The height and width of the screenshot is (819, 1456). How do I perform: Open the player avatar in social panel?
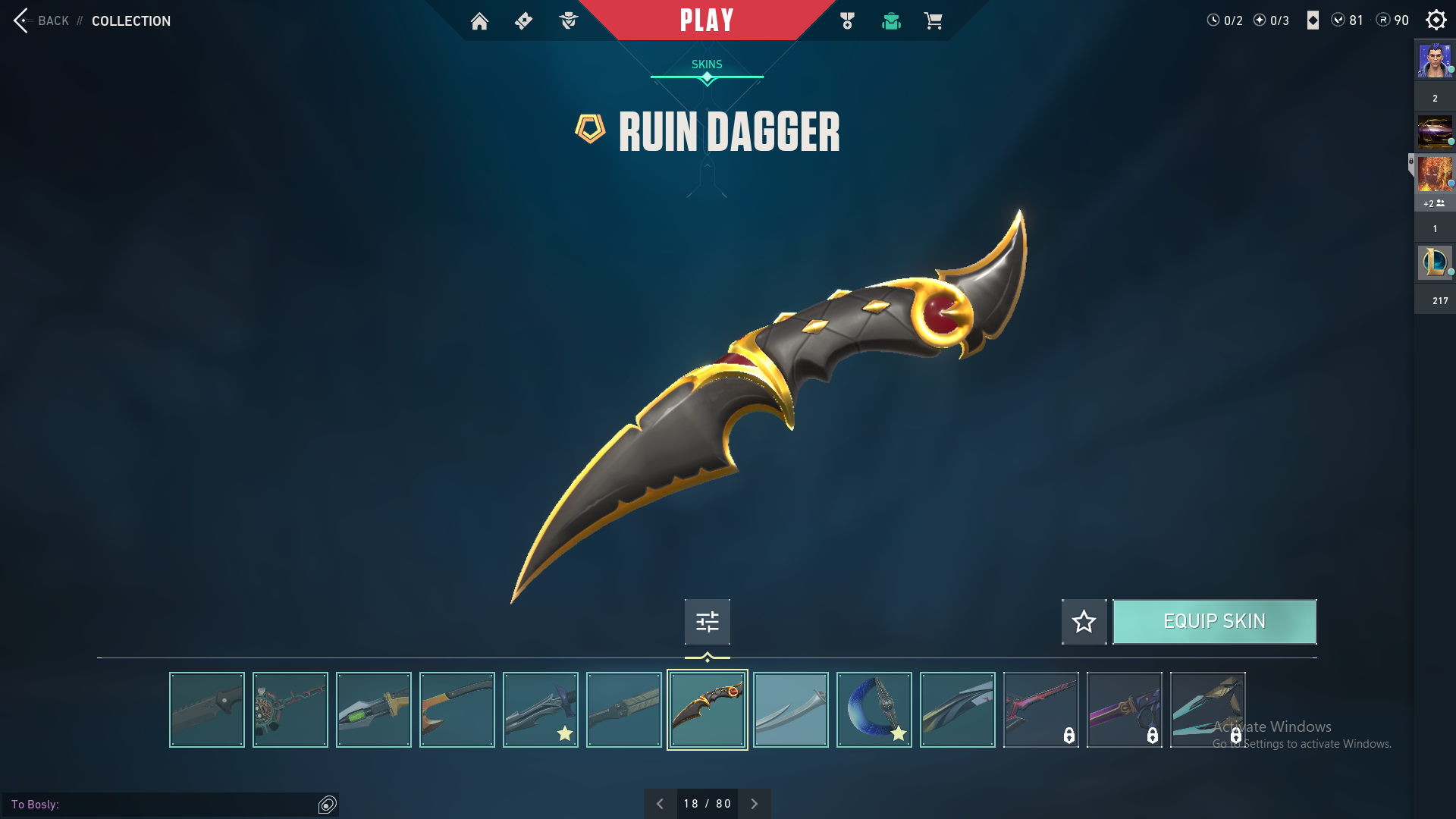tap(1434, 61)
